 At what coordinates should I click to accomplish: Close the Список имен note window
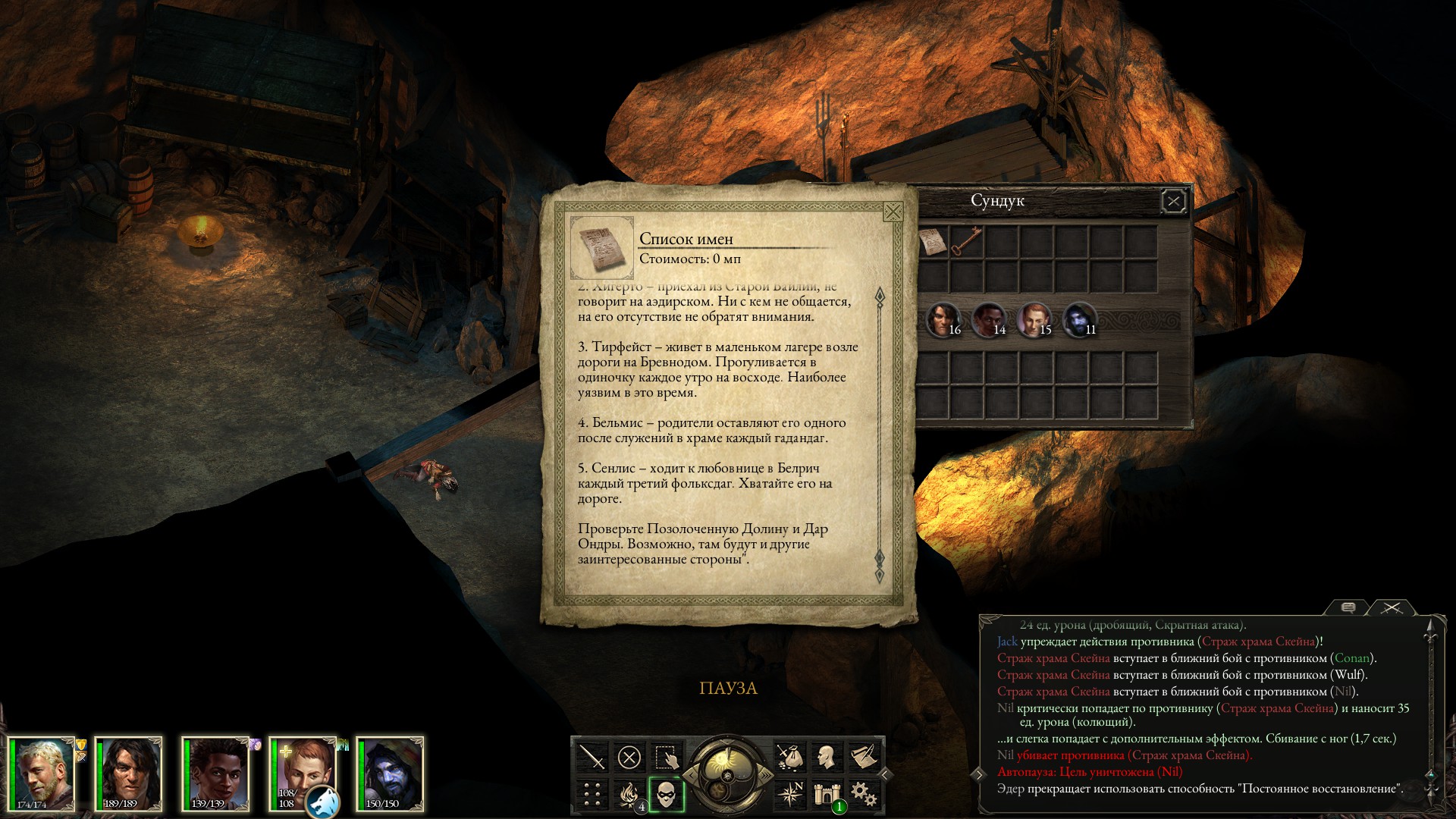pos(893,212)
